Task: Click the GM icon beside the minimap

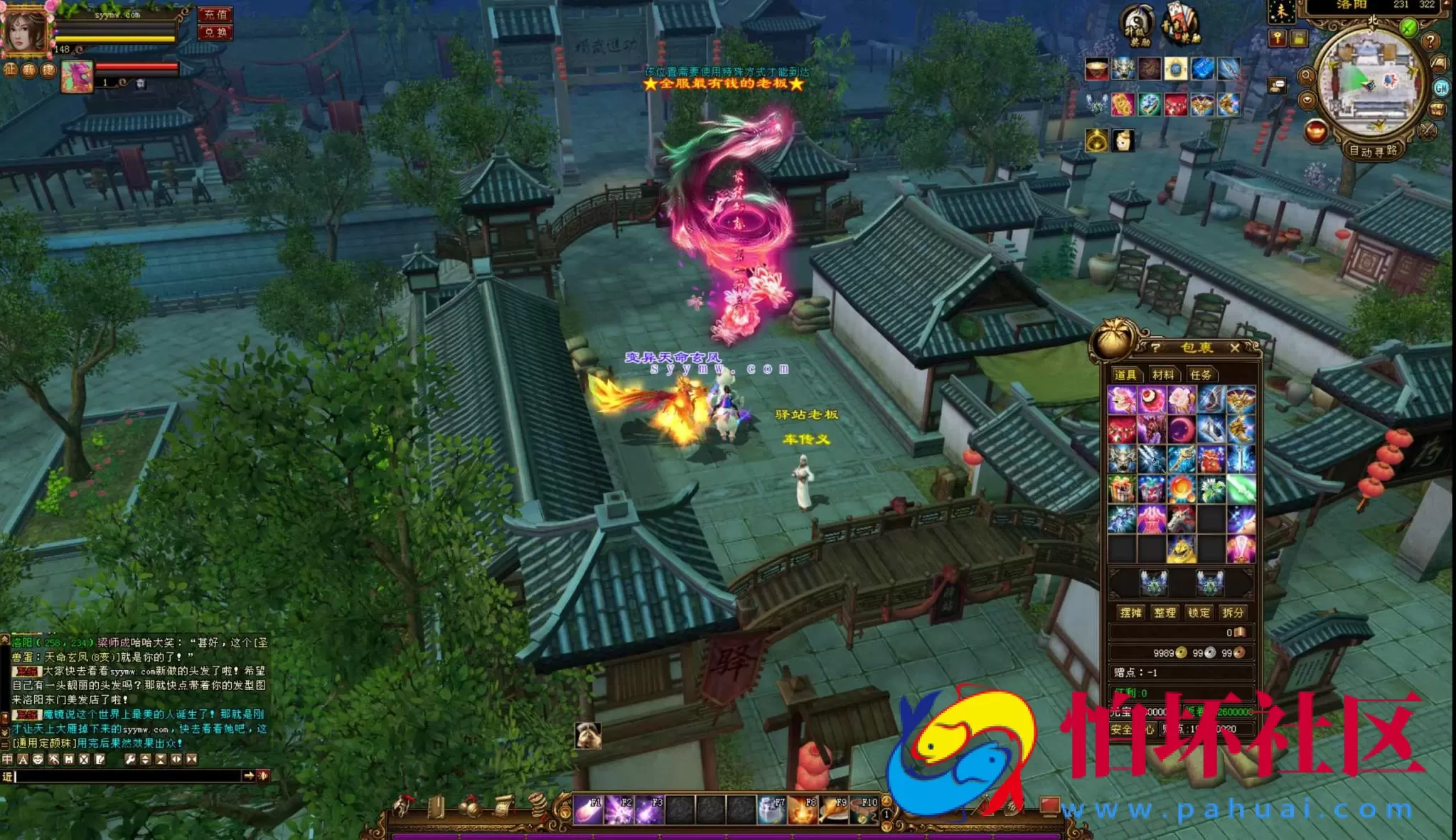Action: pos(1441,89)
